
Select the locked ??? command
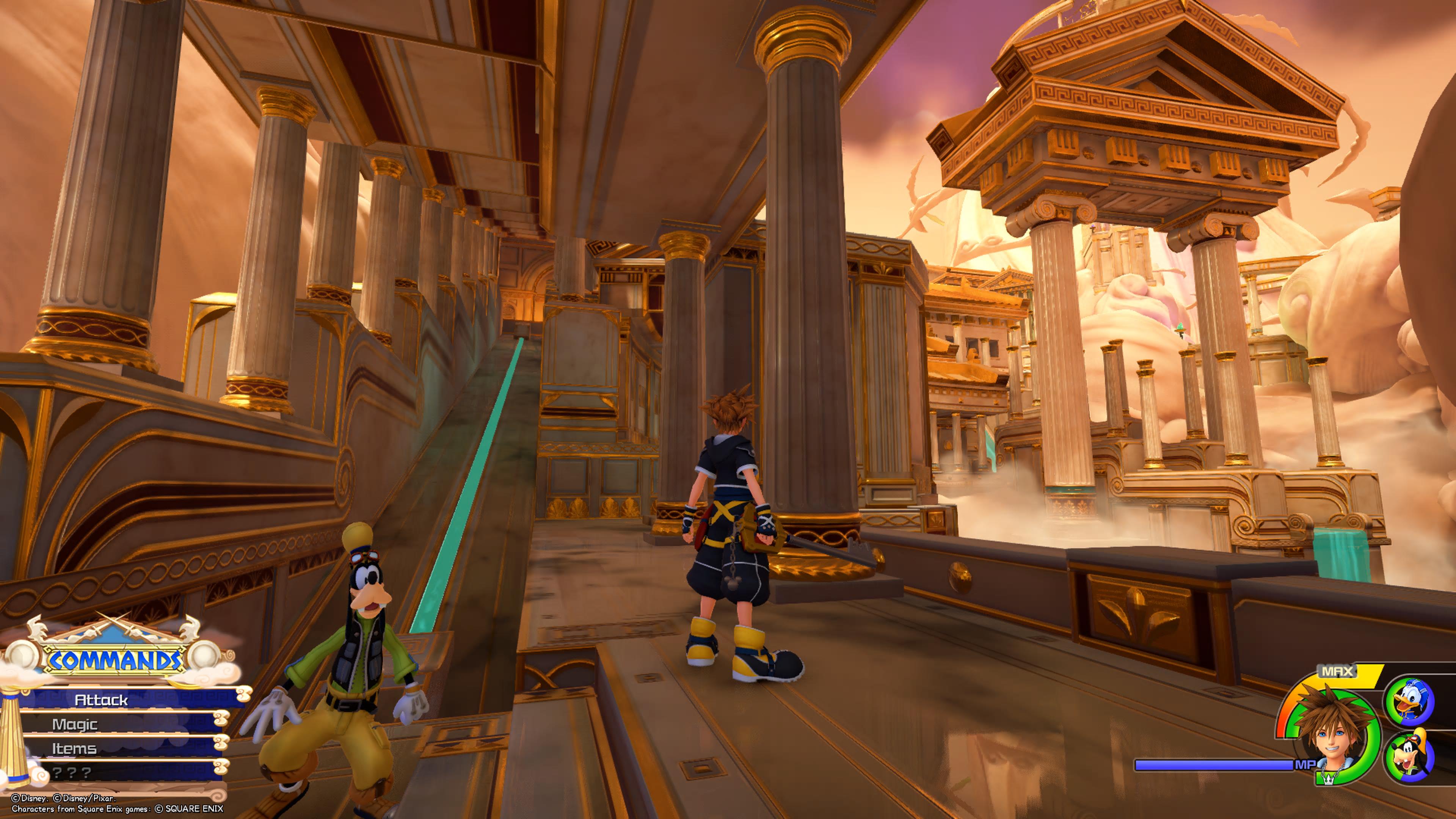click(x=72, y=772)
